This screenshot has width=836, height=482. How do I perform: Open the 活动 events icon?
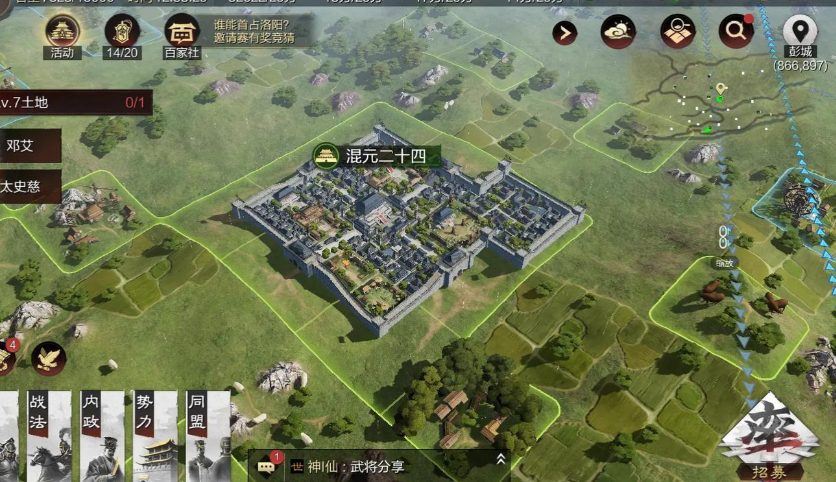point(63,35)
